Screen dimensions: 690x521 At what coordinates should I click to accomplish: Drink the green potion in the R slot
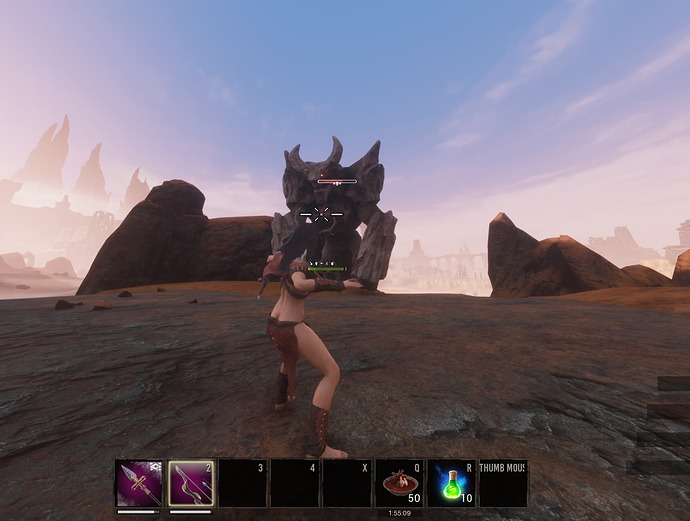click(x=451, y=484)
